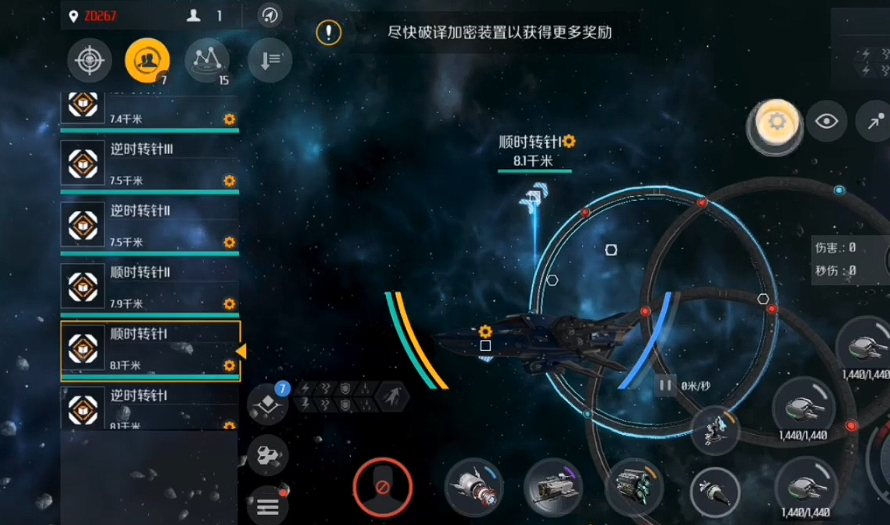Open the autopilot icon beside player count
The image size is (890, 525).
tap(270, 15)
